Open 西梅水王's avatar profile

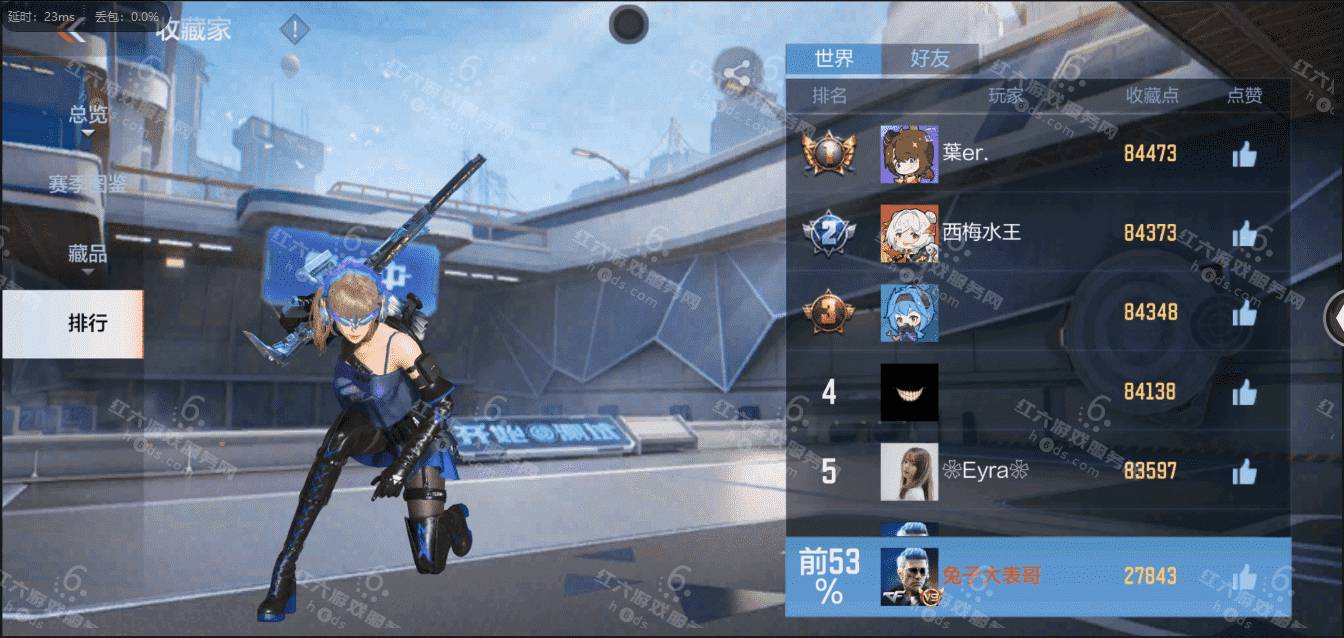click(909, 233)
